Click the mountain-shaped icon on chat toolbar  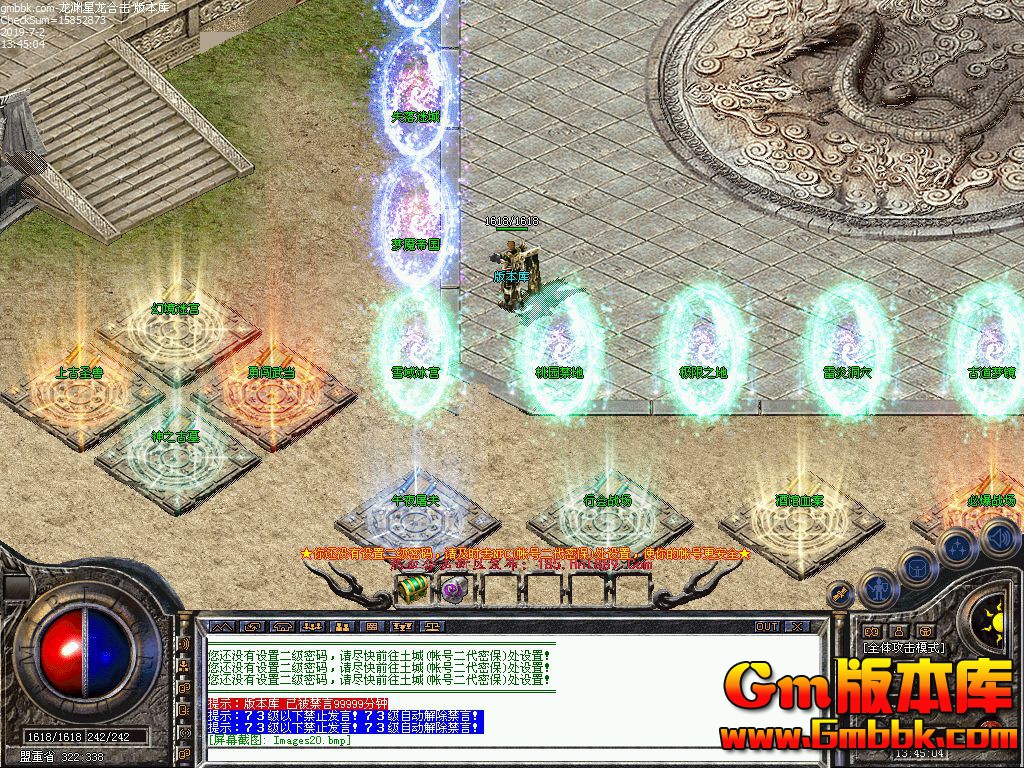pyautogui.click(x=221, y=626)
